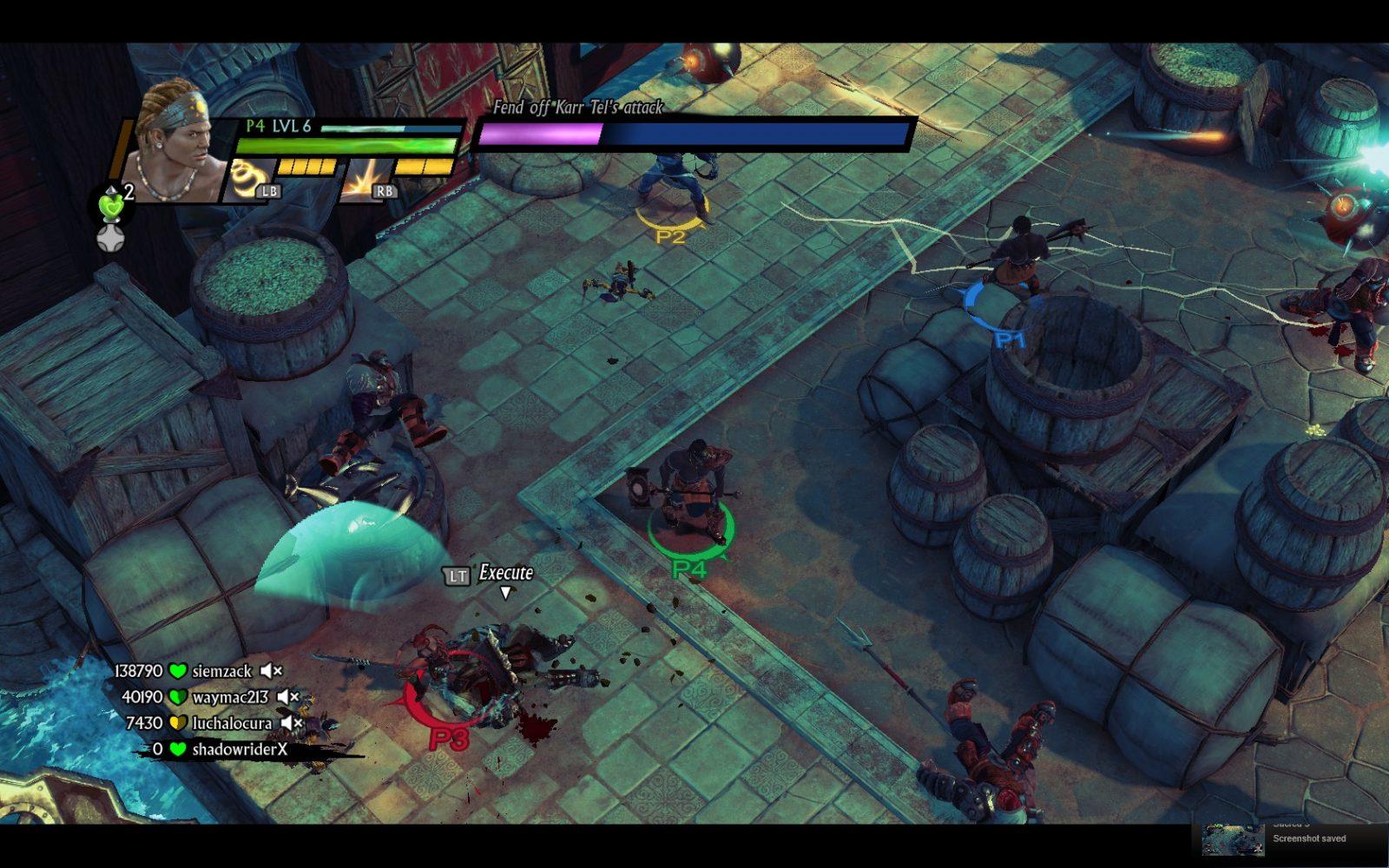1389x868 pixels.
Task: Click the Fend off Karr Tel's attack objective
Action: [x=577, y=108]
